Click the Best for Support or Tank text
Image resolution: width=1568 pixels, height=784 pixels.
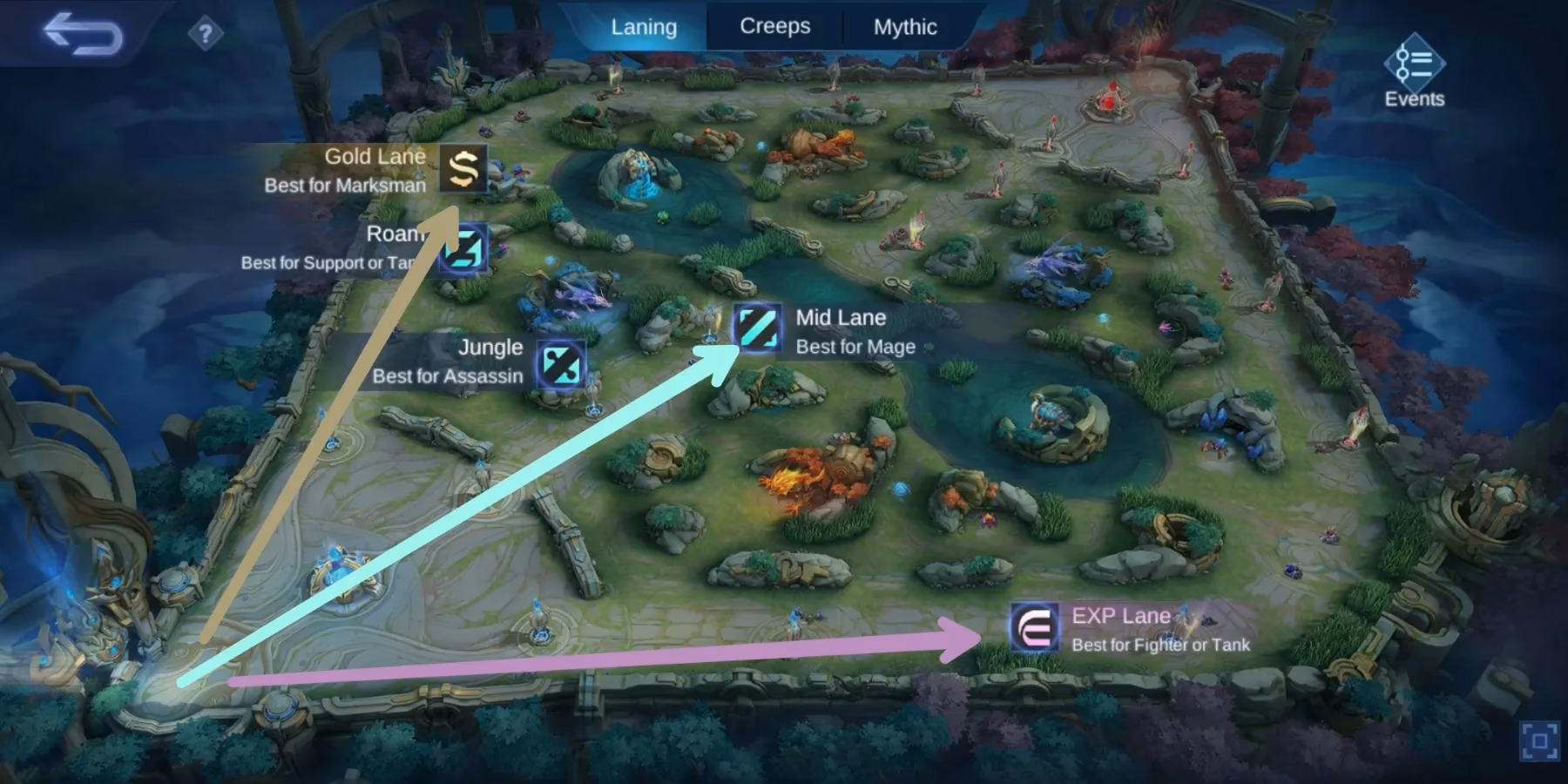pyautogui.click(x=327, y=262)
